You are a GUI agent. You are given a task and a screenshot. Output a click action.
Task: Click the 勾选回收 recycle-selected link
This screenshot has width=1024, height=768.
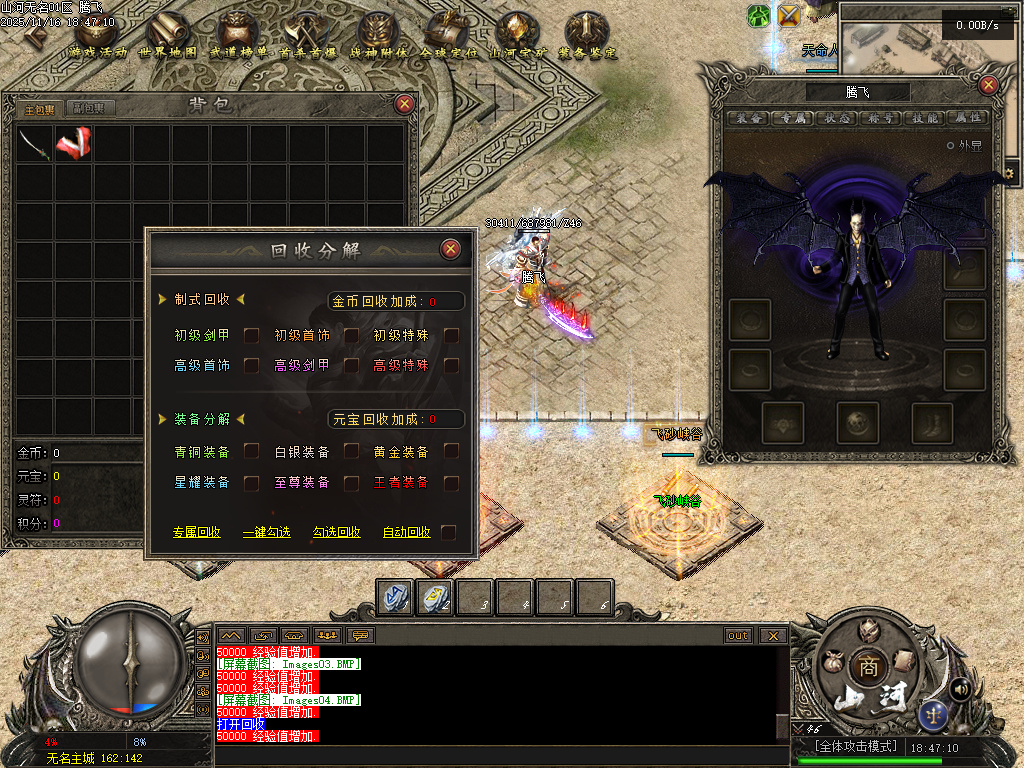tap(336, 532)
